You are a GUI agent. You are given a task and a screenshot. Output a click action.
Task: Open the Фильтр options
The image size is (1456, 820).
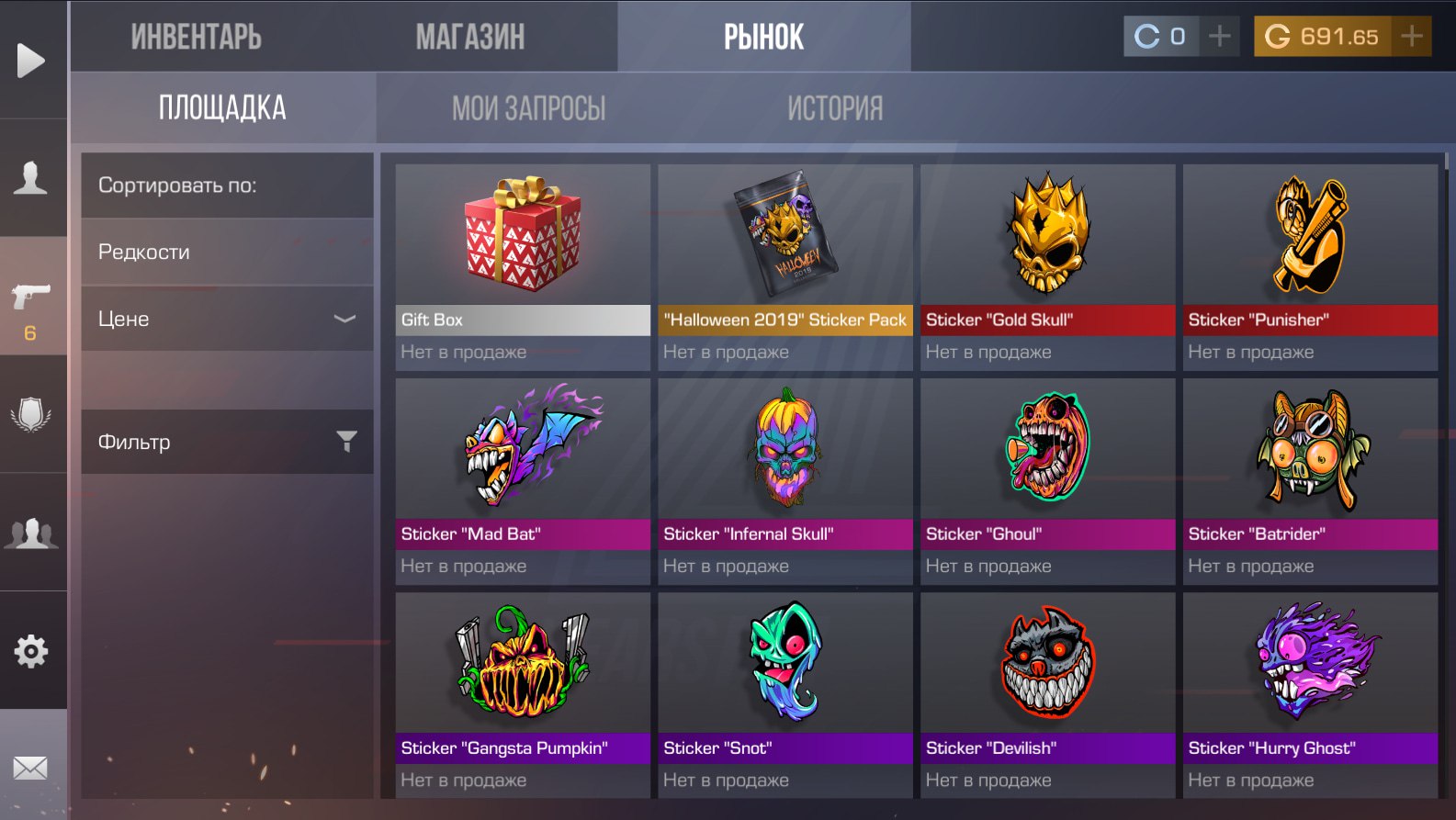[227, 442]
